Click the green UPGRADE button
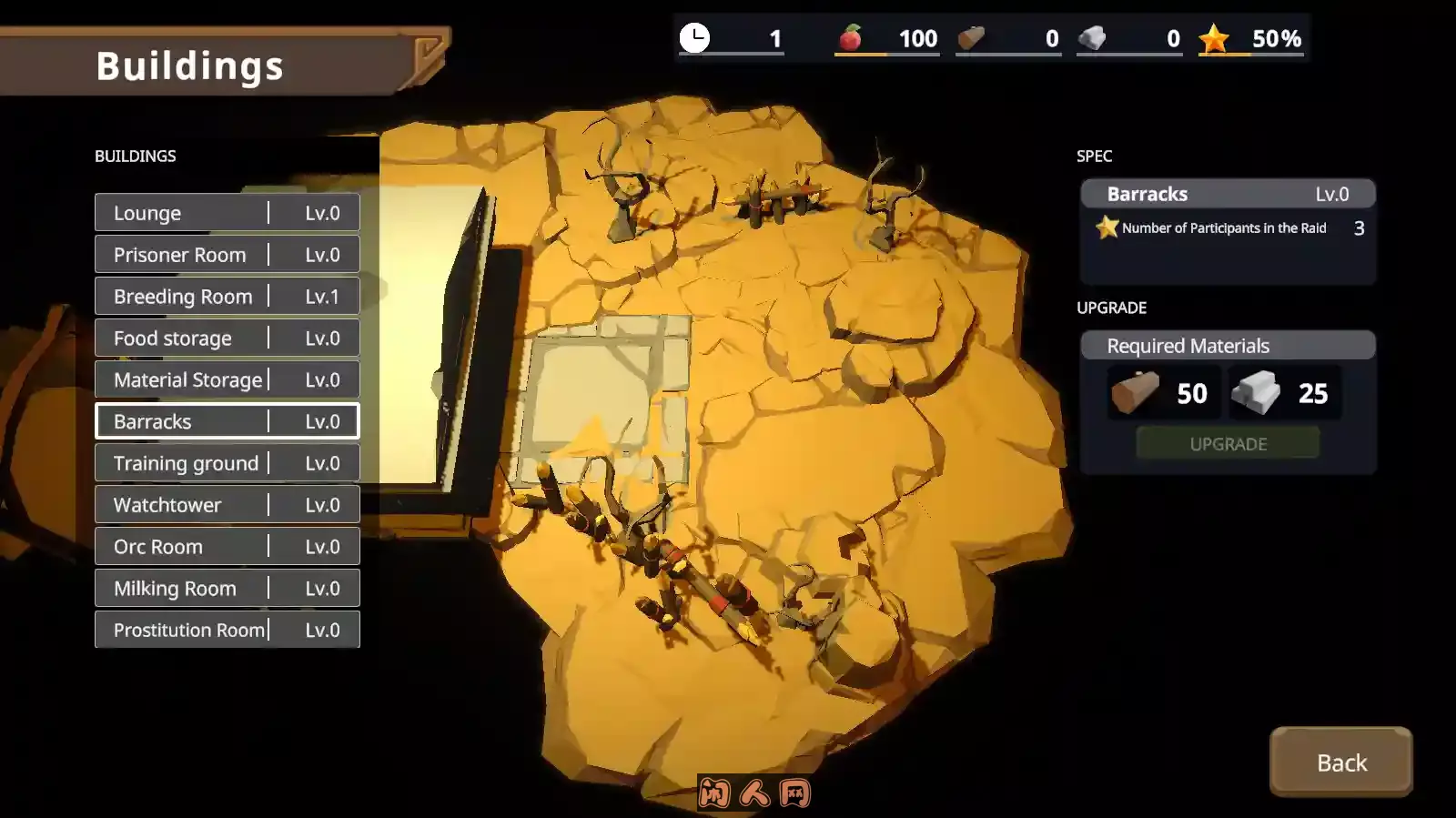1456x818 pixels. click(1228, 444)
